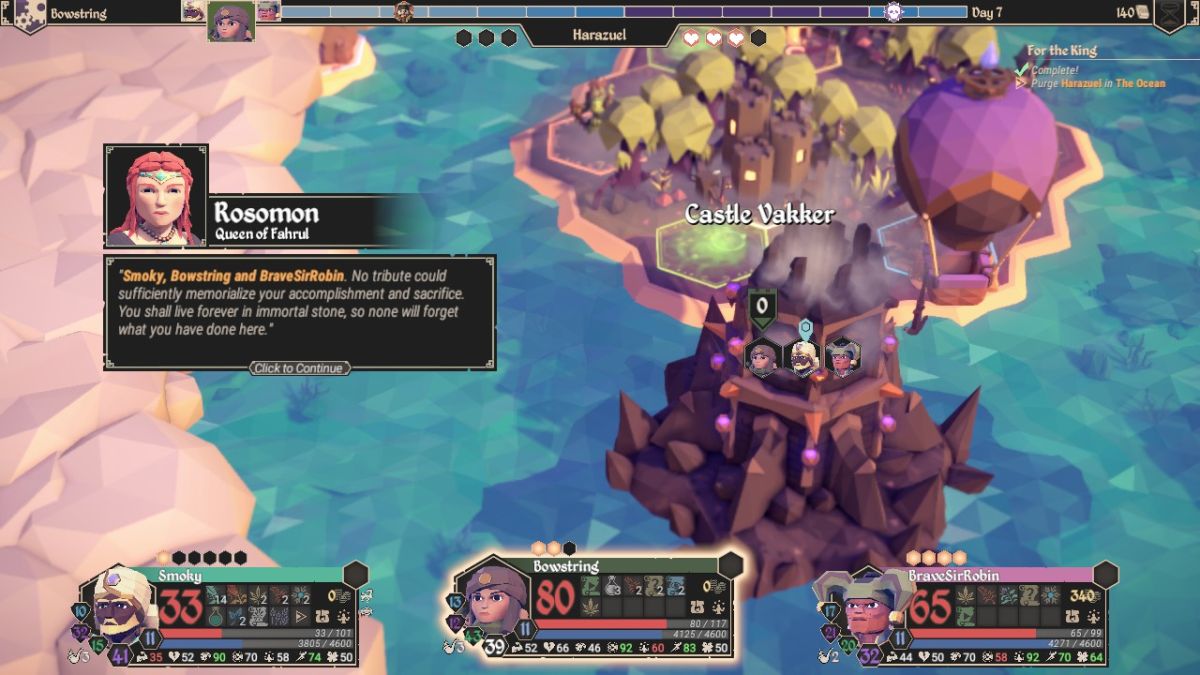Click Rosomon's portrait in the dialogue
This screenshot has height=675, width=1200.
(x=156, y=196)
